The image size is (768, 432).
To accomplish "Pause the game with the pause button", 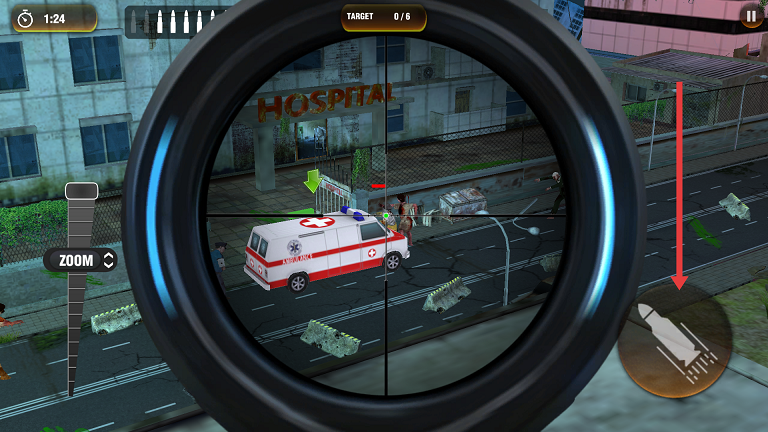I will pyautogui.click(x=751, y=16).
